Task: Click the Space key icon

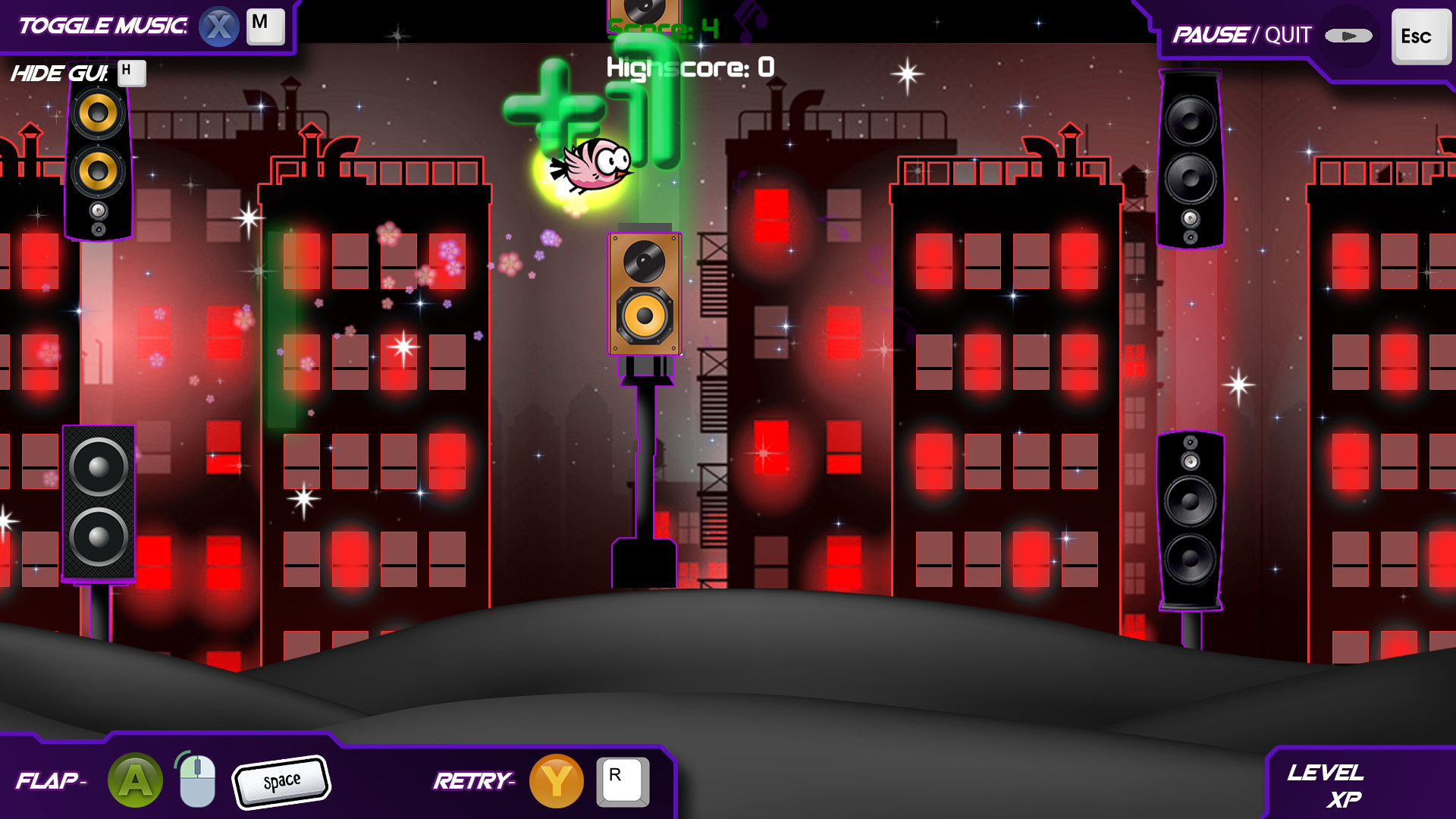Action: [281, 780]
